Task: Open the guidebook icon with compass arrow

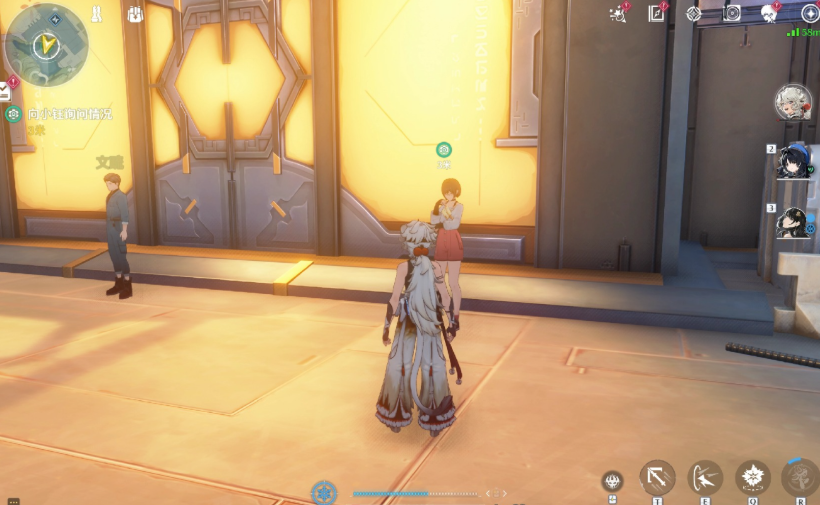Action: click(656, 14)
